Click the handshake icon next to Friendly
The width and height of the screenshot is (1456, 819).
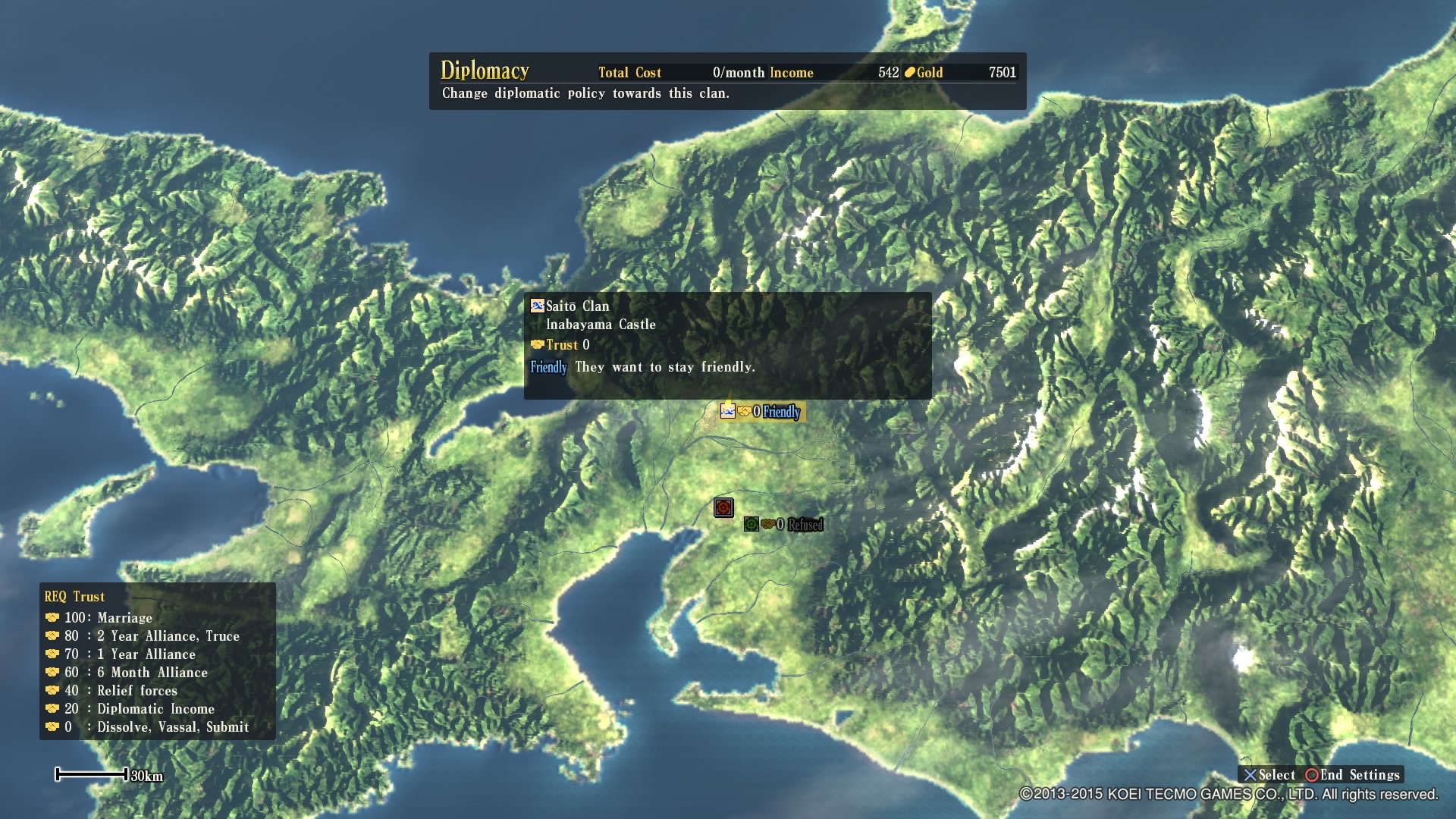click(743, 412)
